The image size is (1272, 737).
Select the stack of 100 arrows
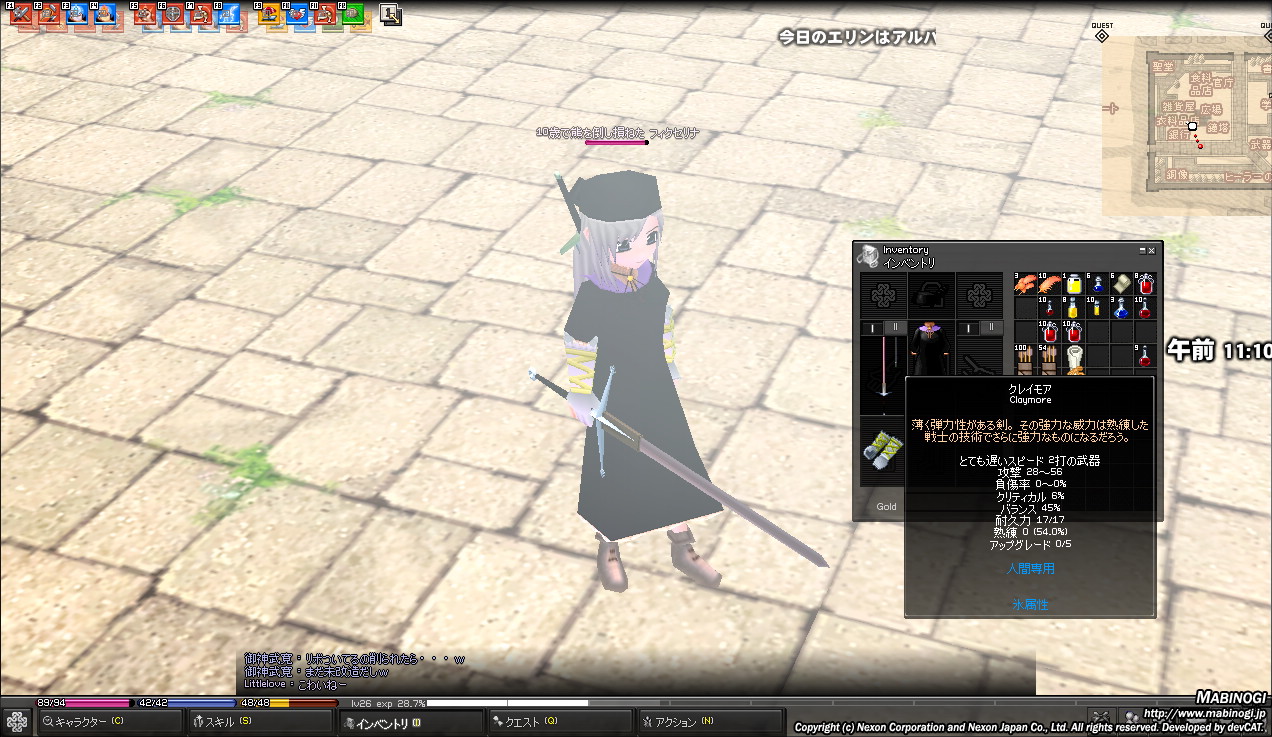pos(1025,358)
